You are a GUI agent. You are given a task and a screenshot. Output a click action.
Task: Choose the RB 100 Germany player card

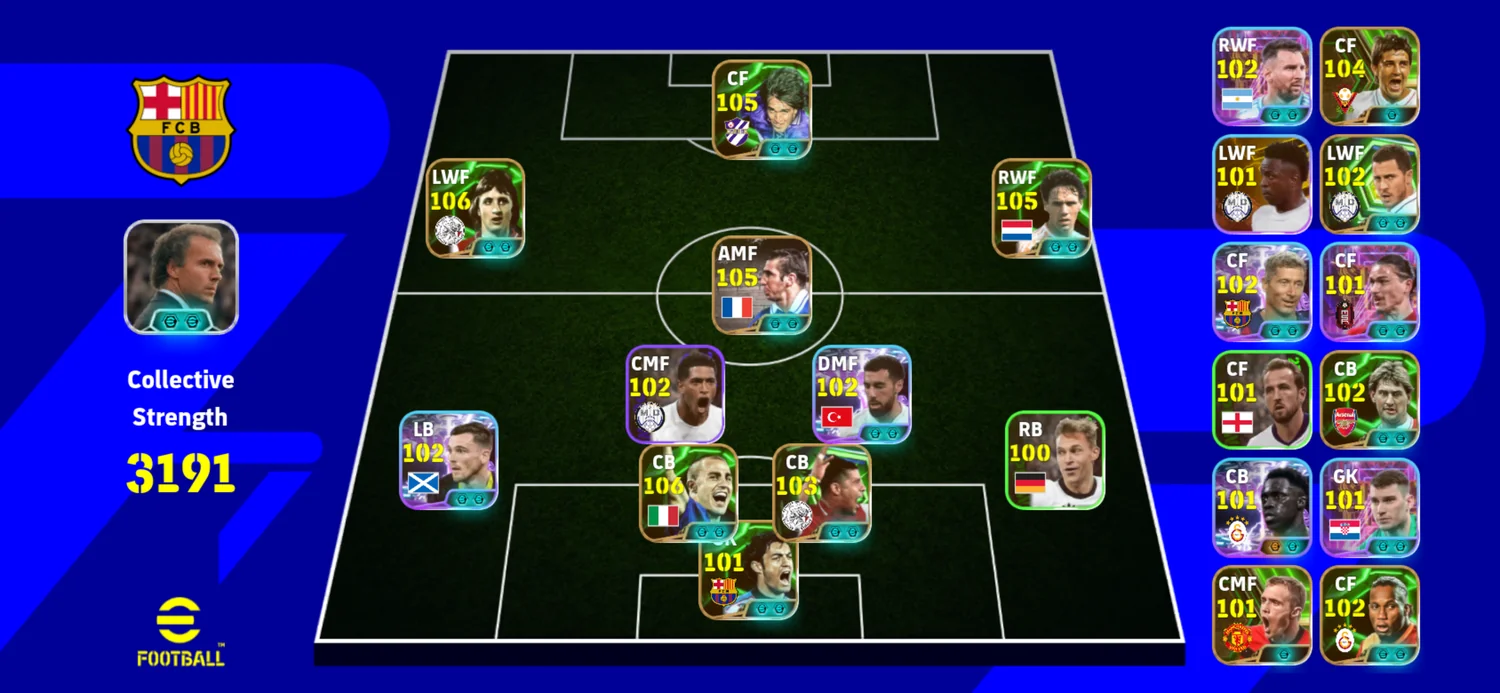pyautogui.click(x=1054, y=460)
